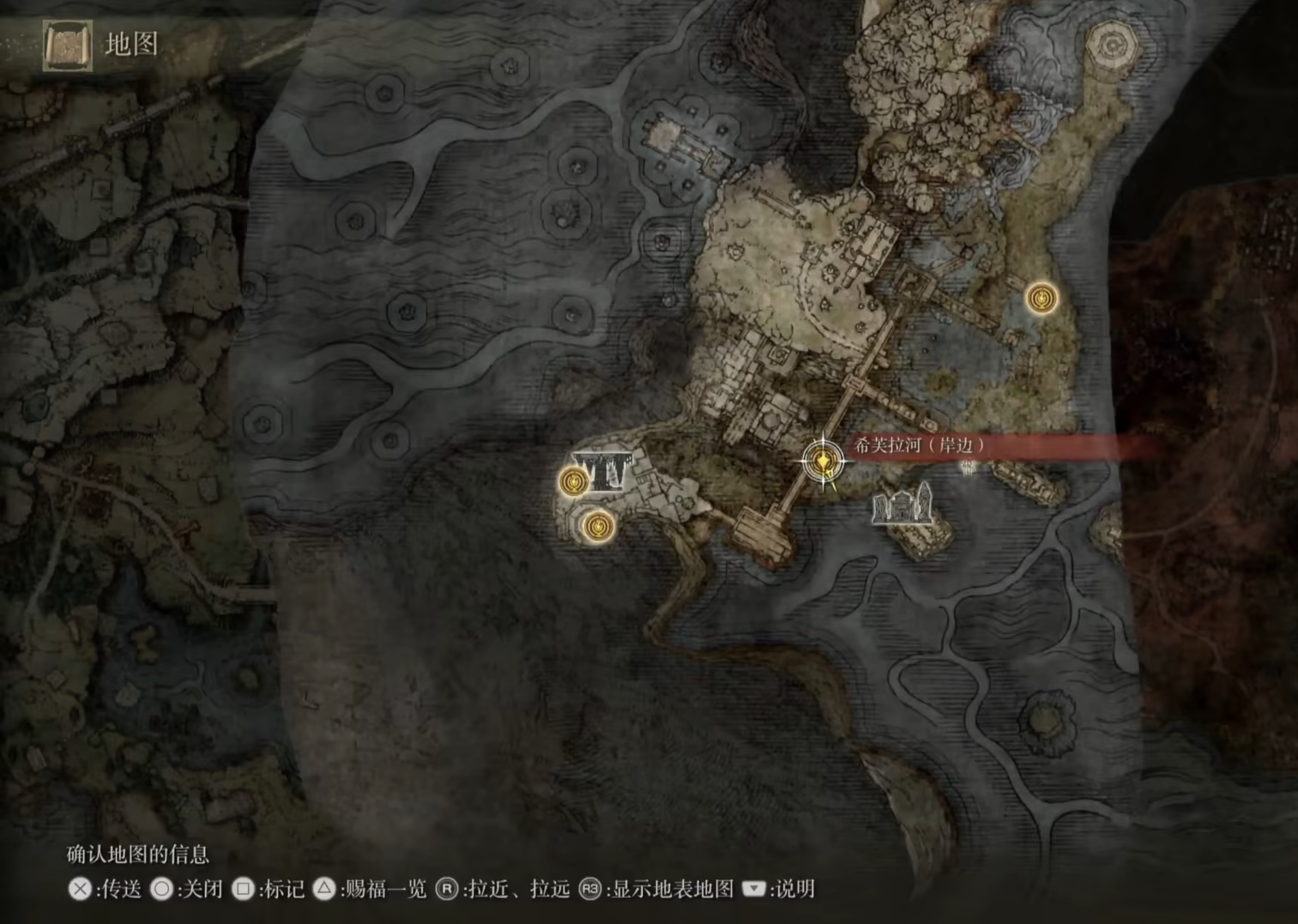Click the 希芙拉河（岸边） location label
This screenshot has width=1298, height=924.
click(x=918, y=445)
